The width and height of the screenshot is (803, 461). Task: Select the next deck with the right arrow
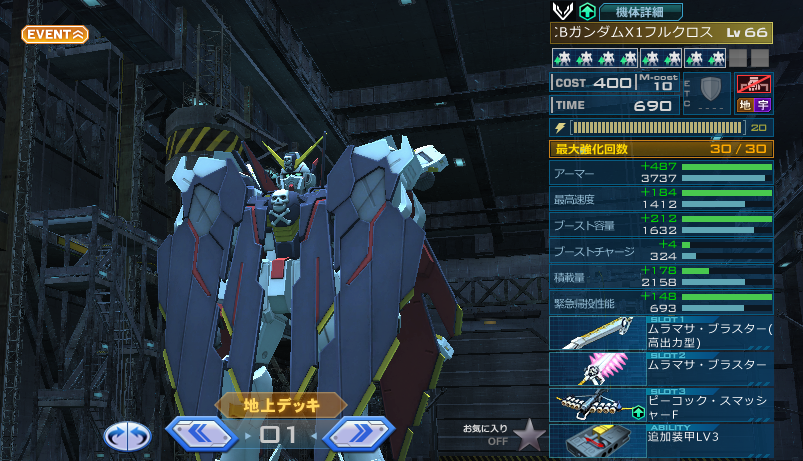[x=359, y=435]
